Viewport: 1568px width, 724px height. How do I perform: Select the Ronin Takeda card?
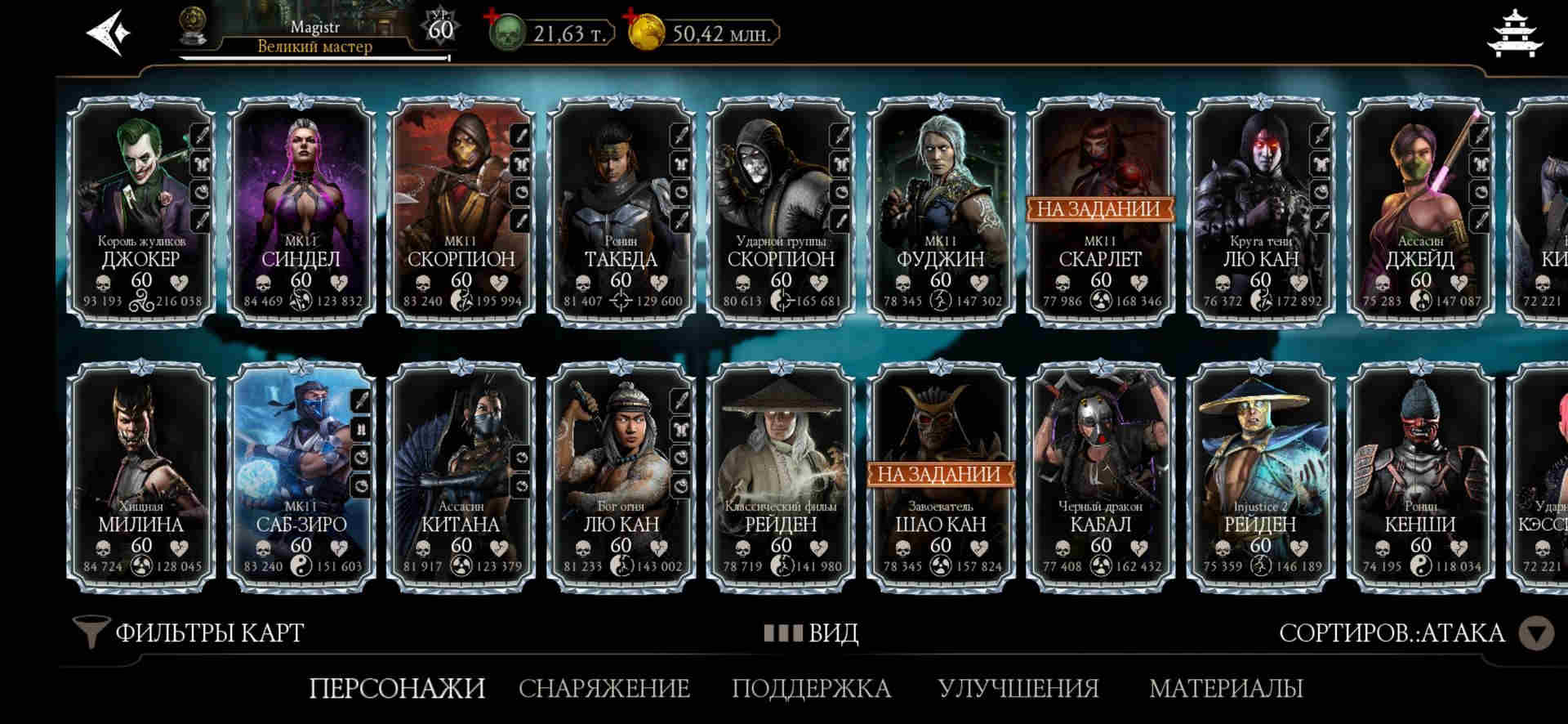(621, 211)
